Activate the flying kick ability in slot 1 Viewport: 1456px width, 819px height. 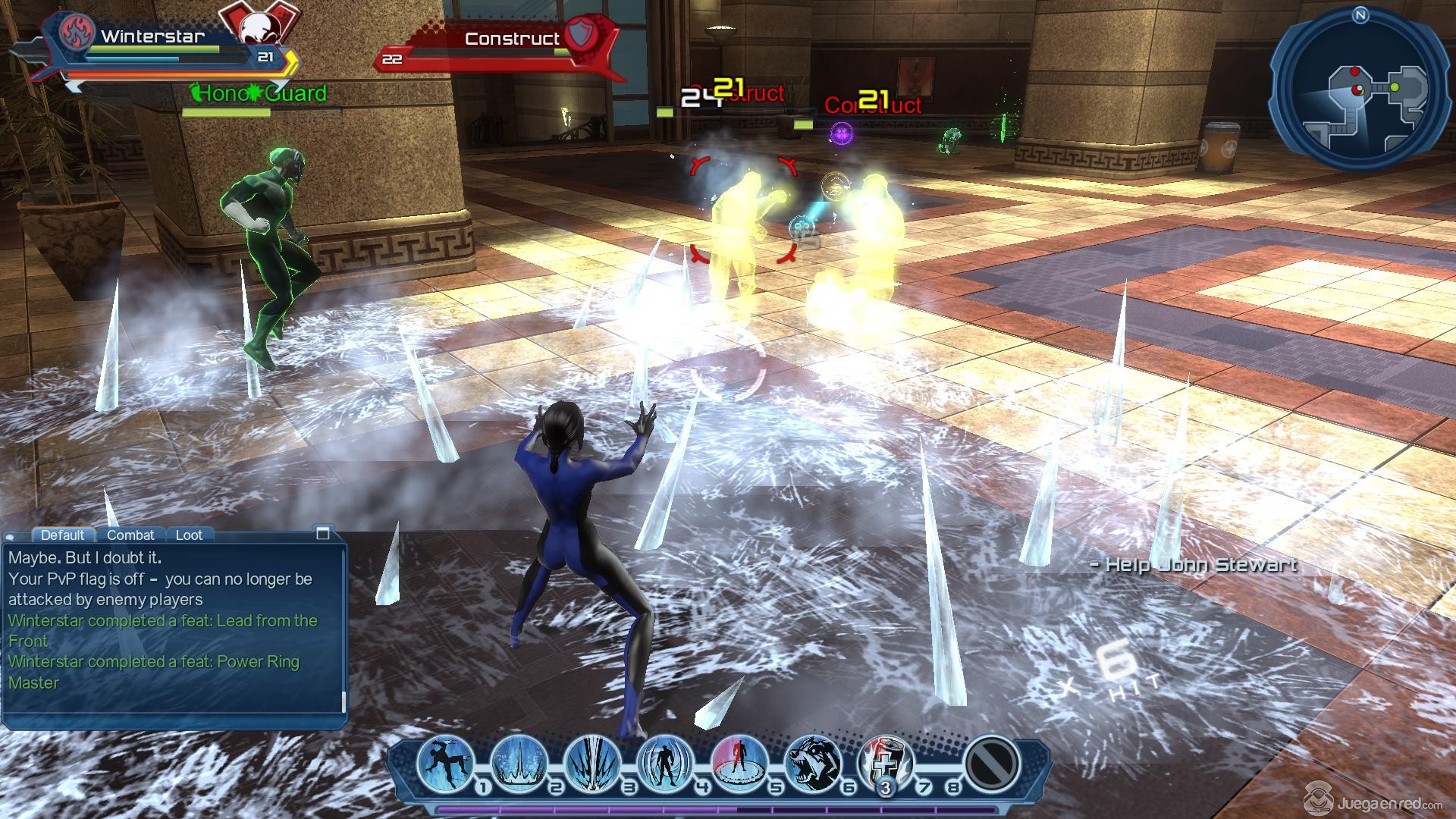point(445,762)
